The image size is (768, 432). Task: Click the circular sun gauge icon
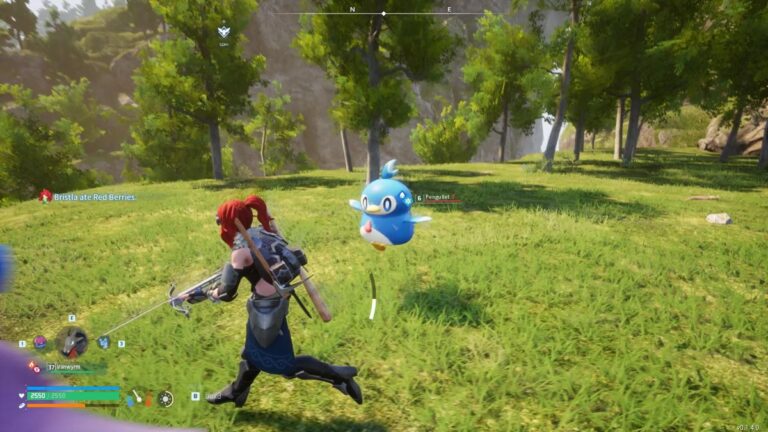[x=166, y=398]
